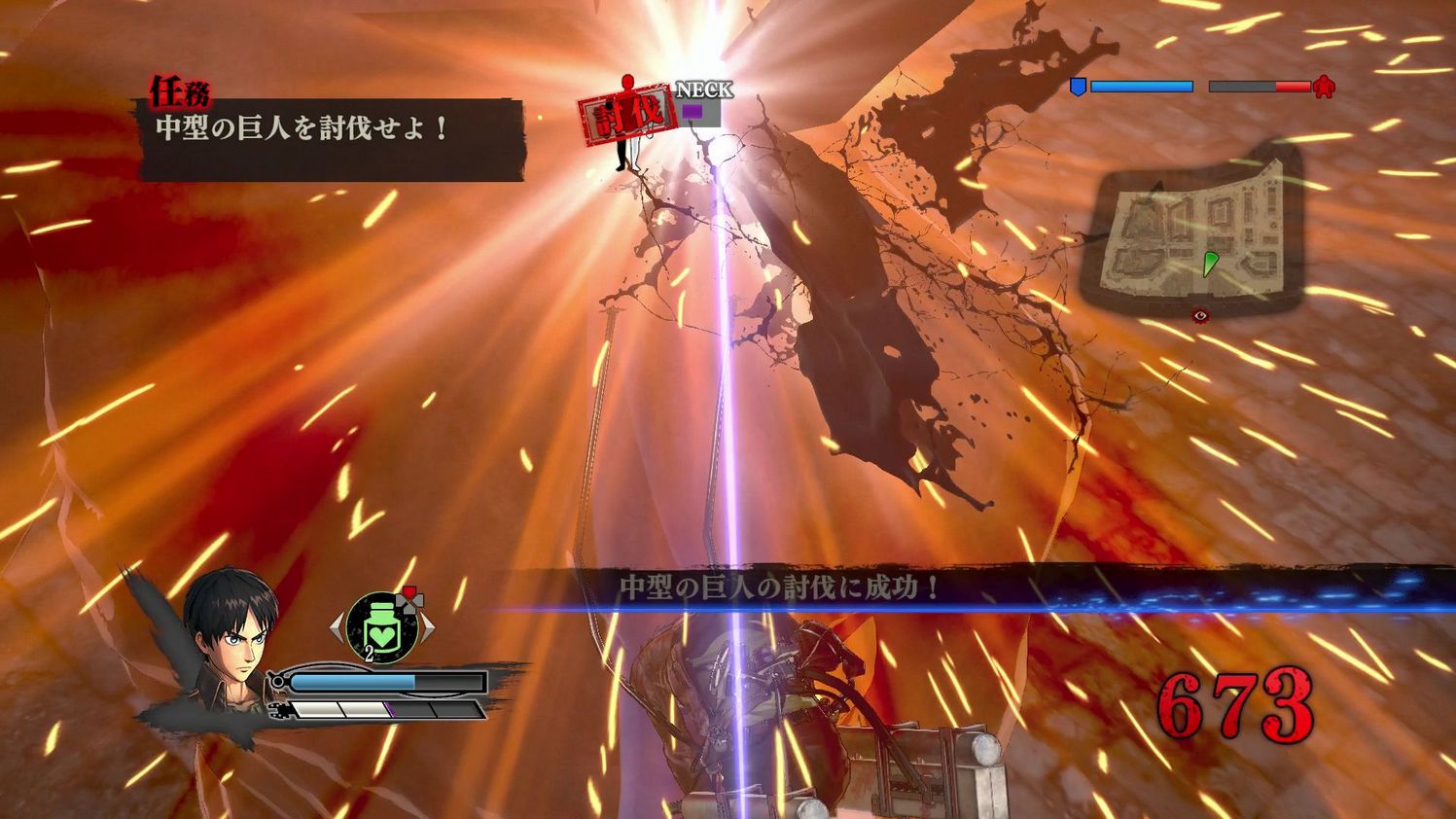Image resolution: width=1456 pixels, height=819 pixels.
Task: Select the green healing potion item icon
Action: click(x=381, y=628)
